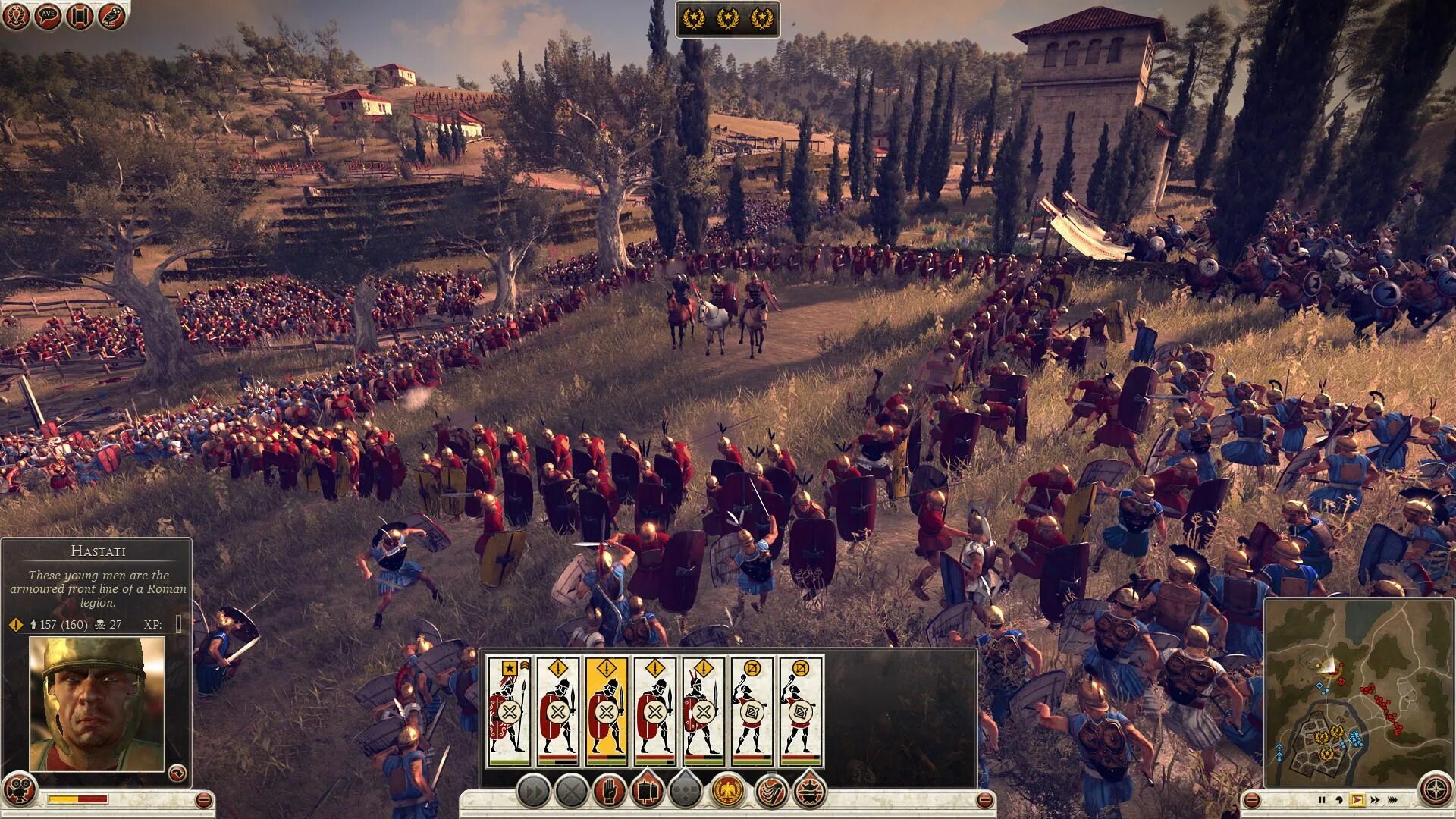Set battle speed to double fast-forward
This screenshot has width=1456, height=819.
click(1375, 800)
